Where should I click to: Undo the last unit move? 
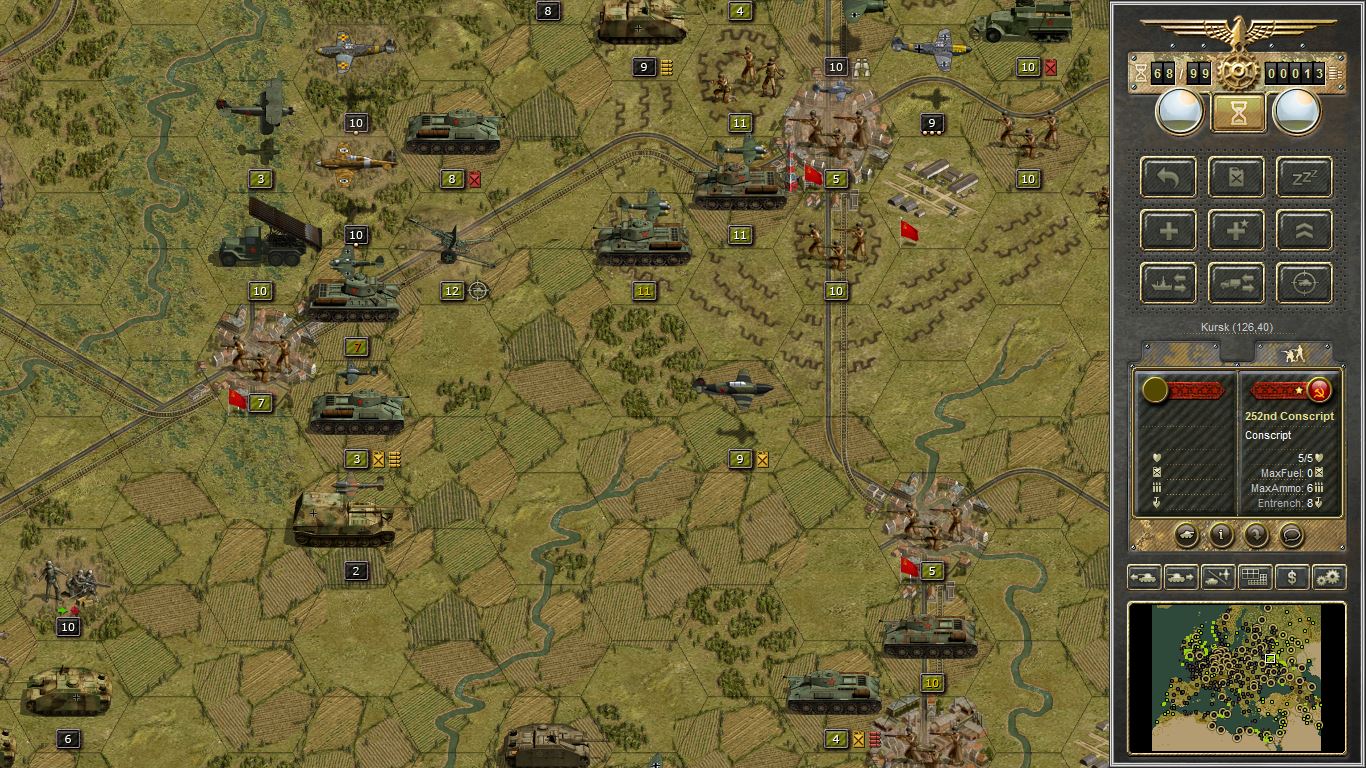(x=1168, y=177)
